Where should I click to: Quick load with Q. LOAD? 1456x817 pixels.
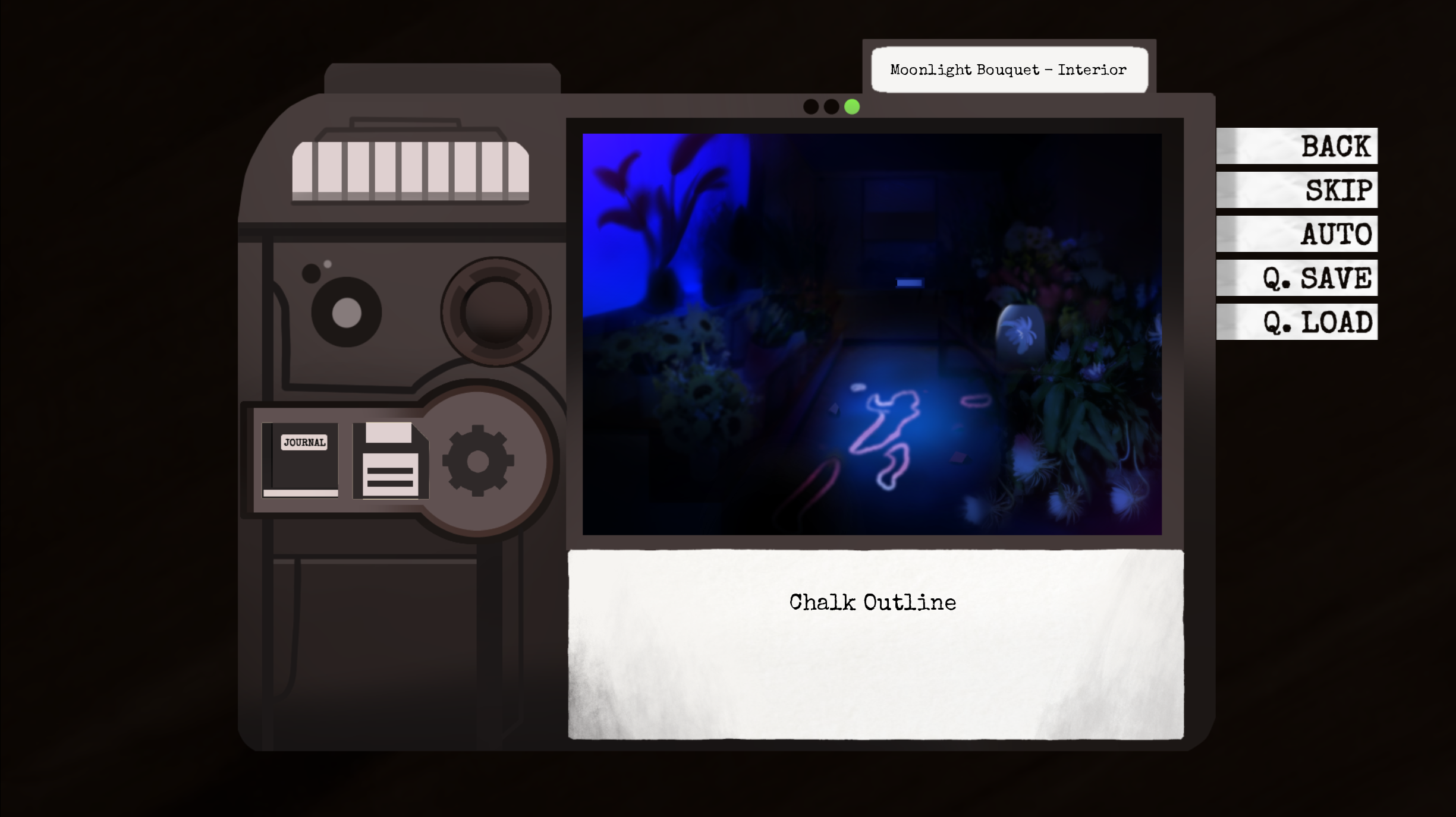(x=1297, y=322)
